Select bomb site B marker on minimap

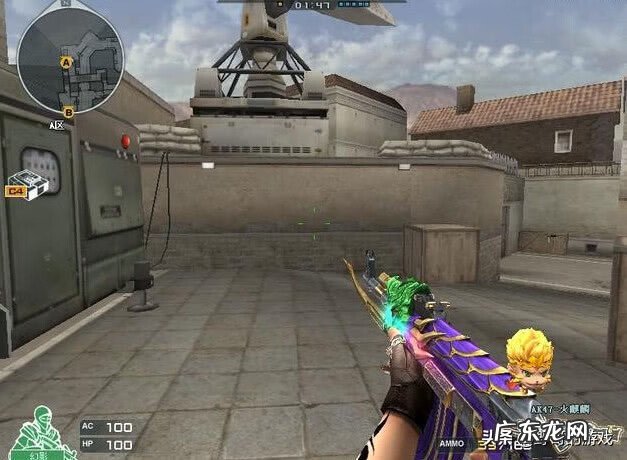[68, 111]
